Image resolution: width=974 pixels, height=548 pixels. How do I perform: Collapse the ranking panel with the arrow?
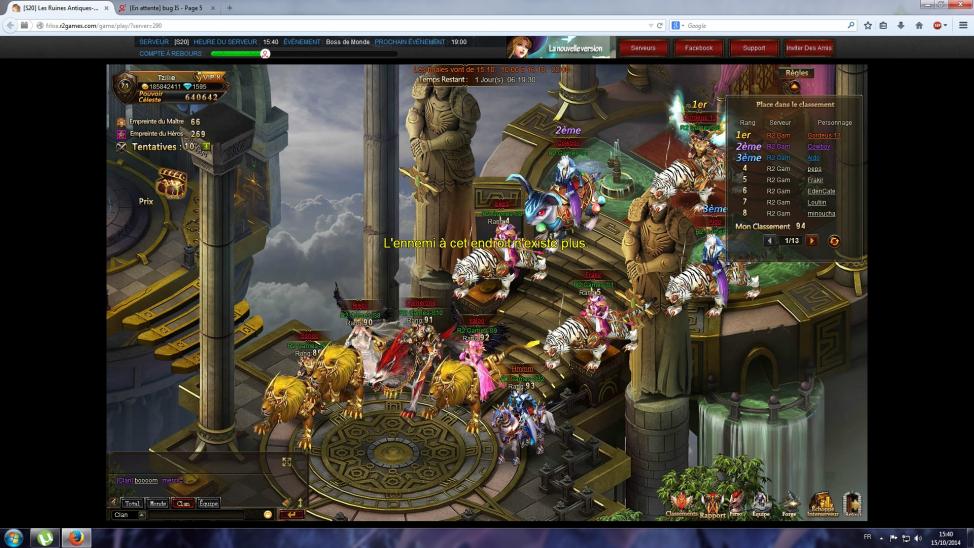(x=795, y=87)
